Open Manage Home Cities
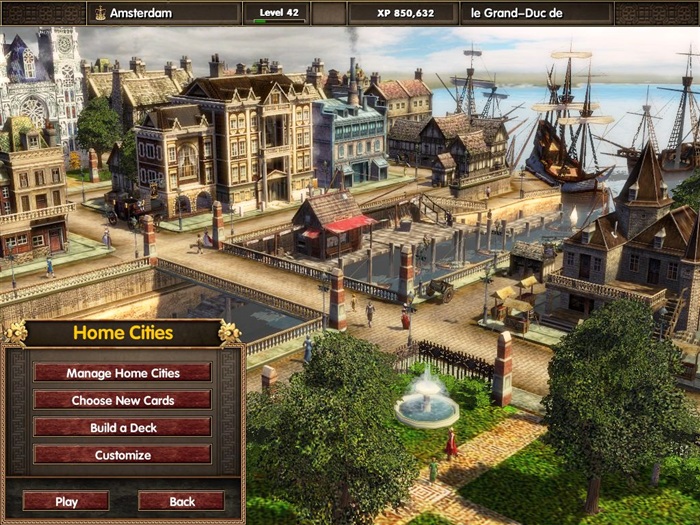The height and width of the screenshot is (525, 700). pos(122,373)
